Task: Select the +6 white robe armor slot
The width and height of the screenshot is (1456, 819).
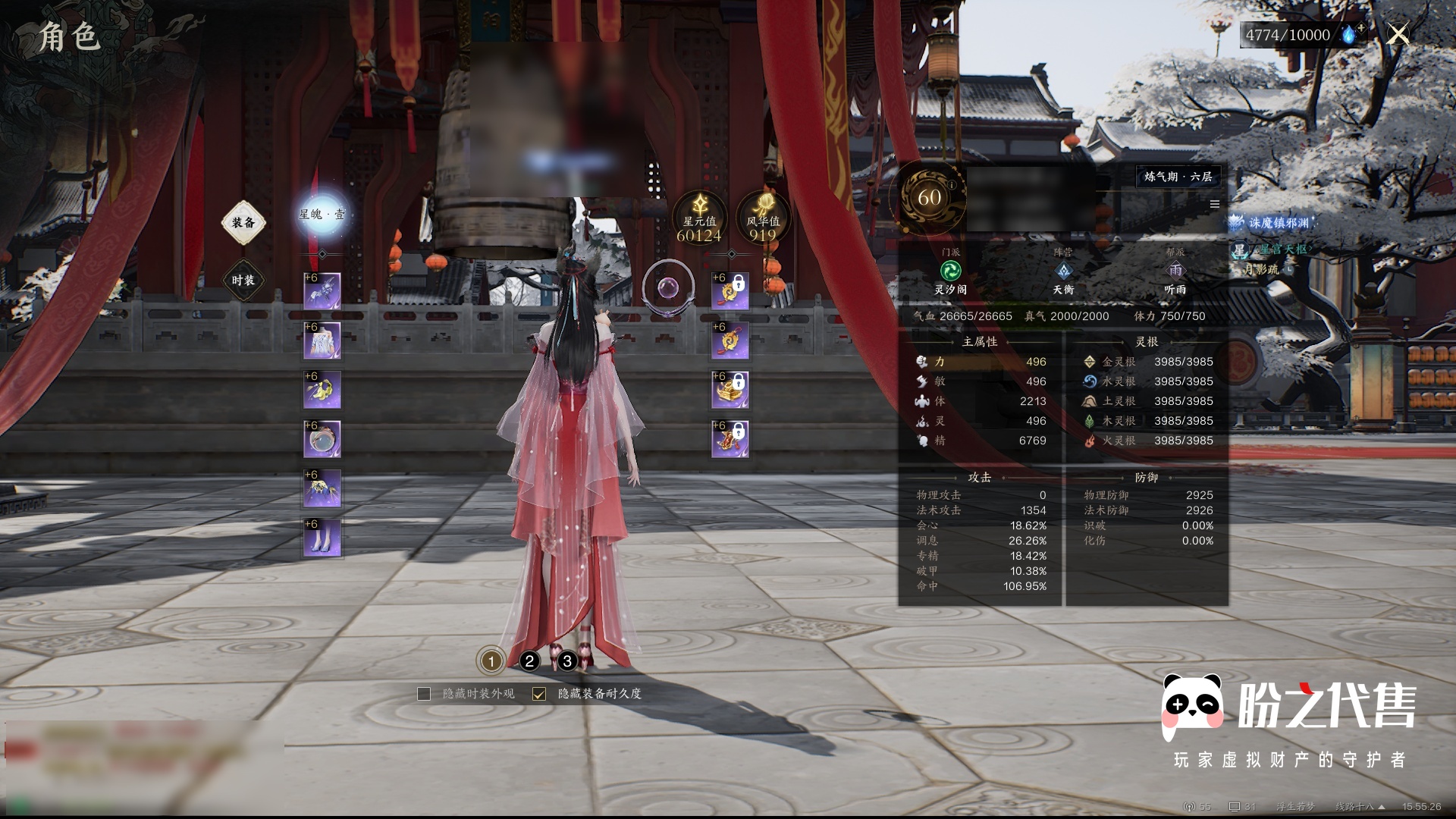Action: (x=322, y=341)
